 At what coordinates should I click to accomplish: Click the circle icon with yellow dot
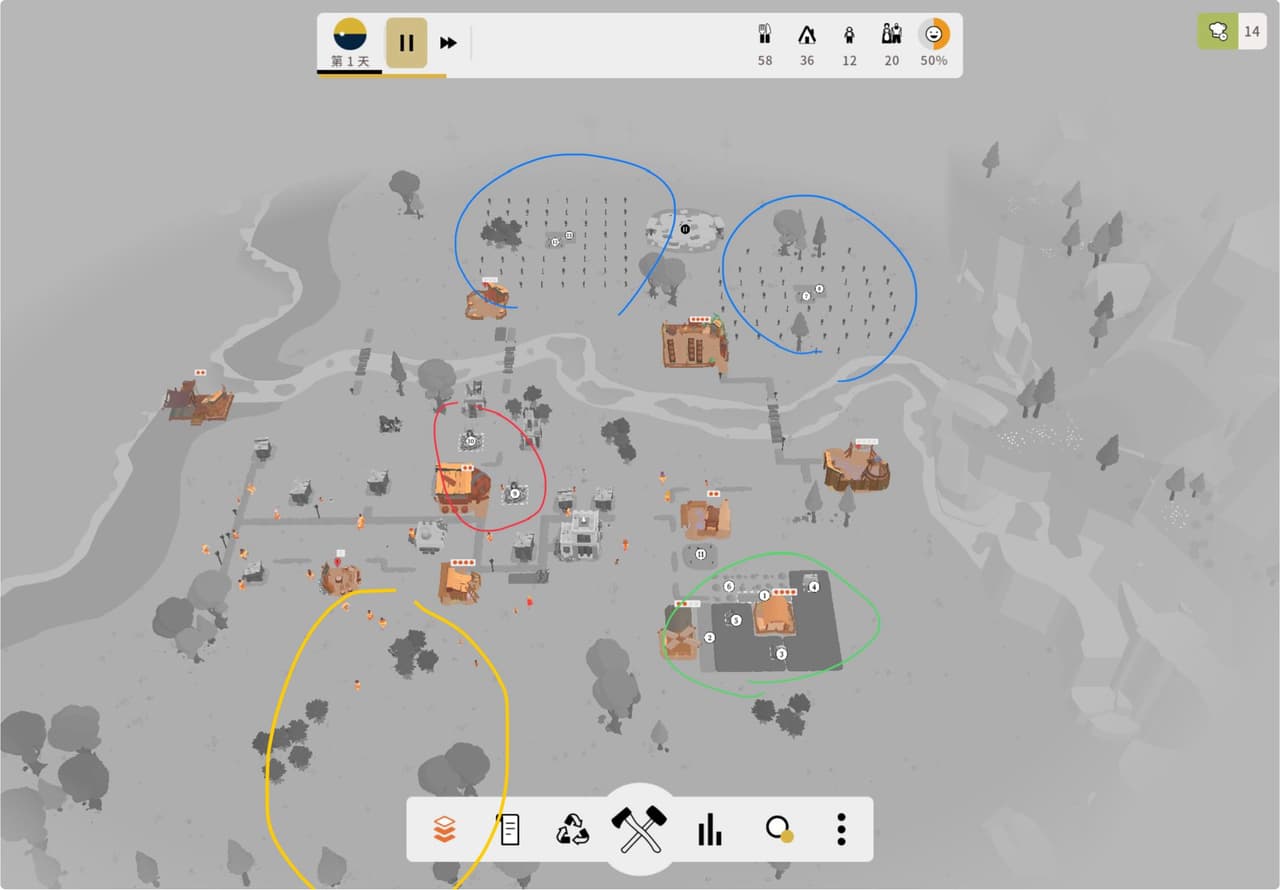(778, 829)
